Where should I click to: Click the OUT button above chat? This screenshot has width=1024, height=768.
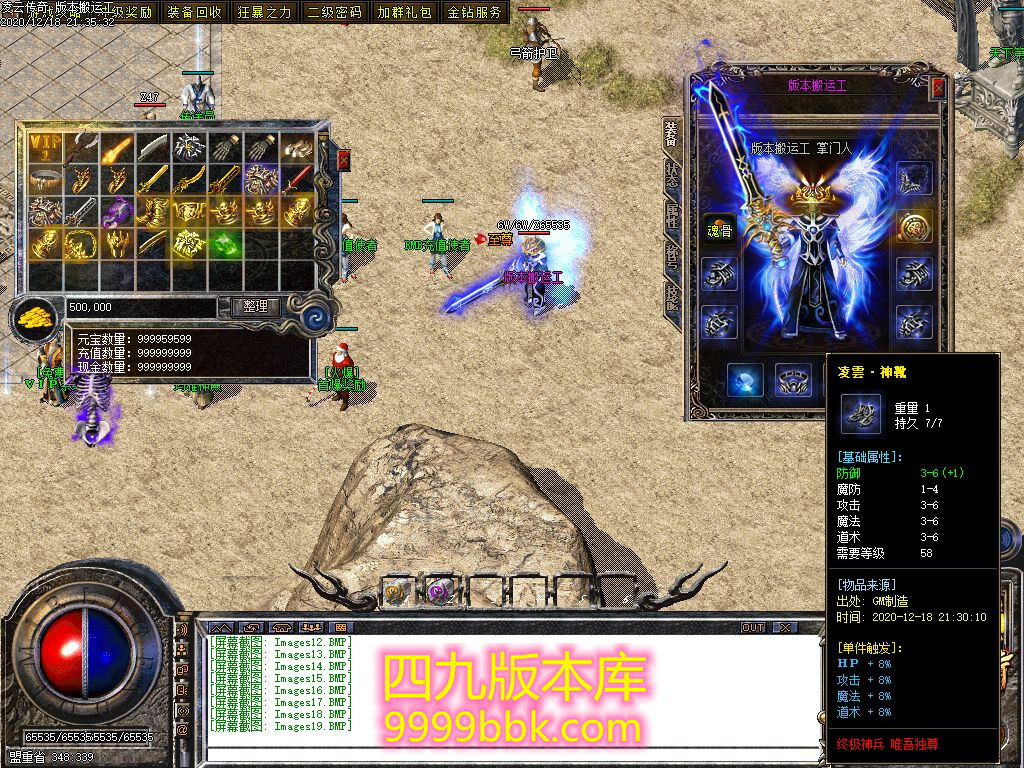coord(753,627)
